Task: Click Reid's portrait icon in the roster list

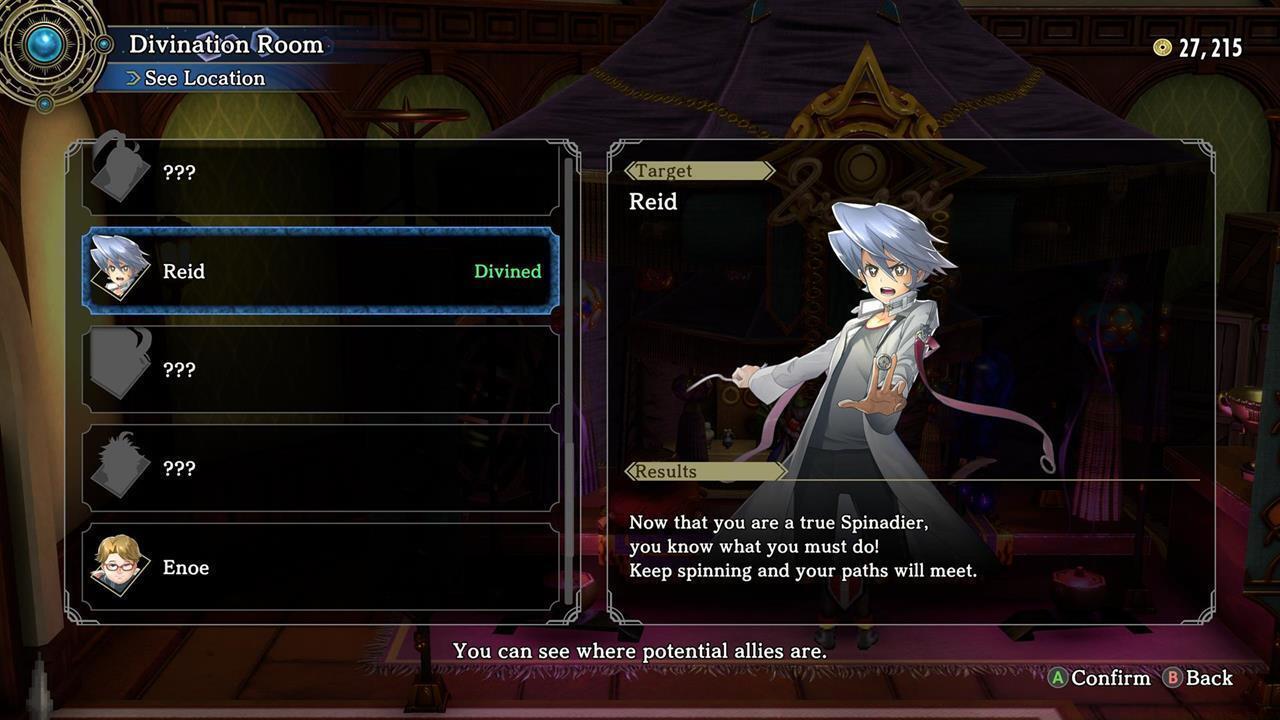Action: tap(117, 270)
